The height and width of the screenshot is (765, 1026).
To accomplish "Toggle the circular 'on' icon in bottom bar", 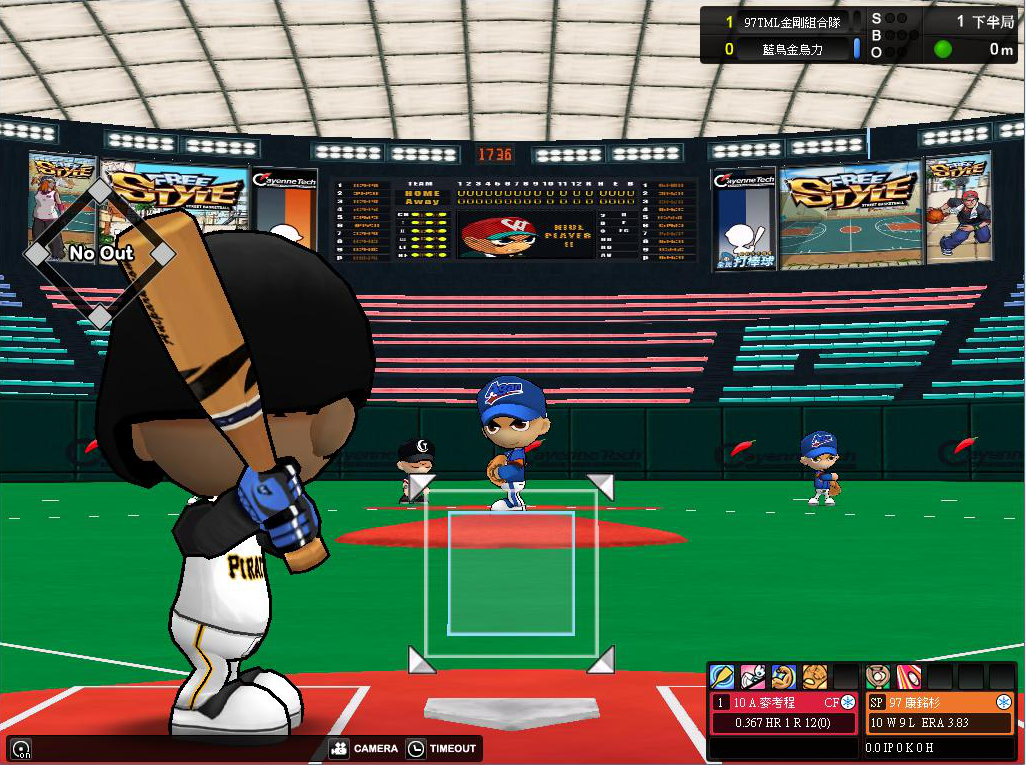I will 19,748.
